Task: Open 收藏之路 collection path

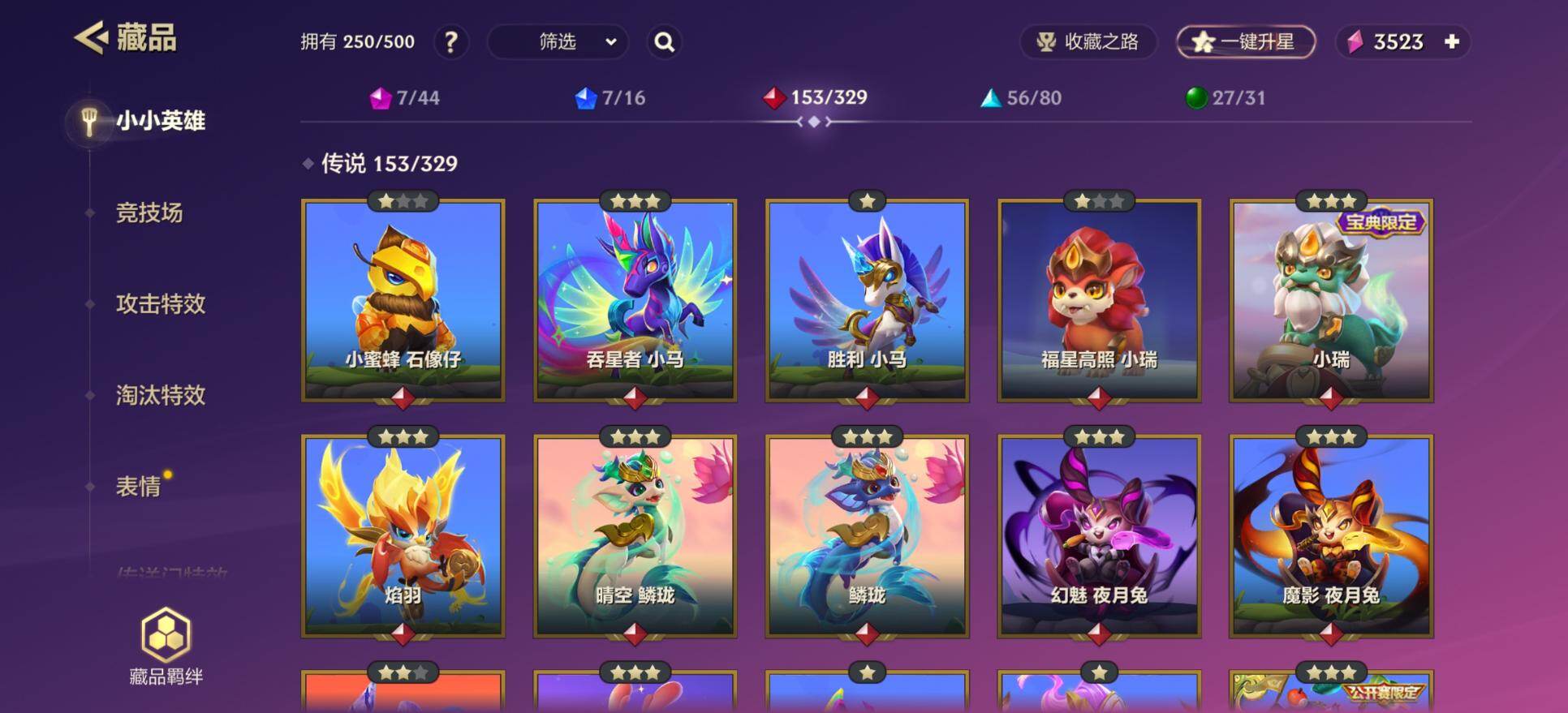Action: (x=1088, y=42)
